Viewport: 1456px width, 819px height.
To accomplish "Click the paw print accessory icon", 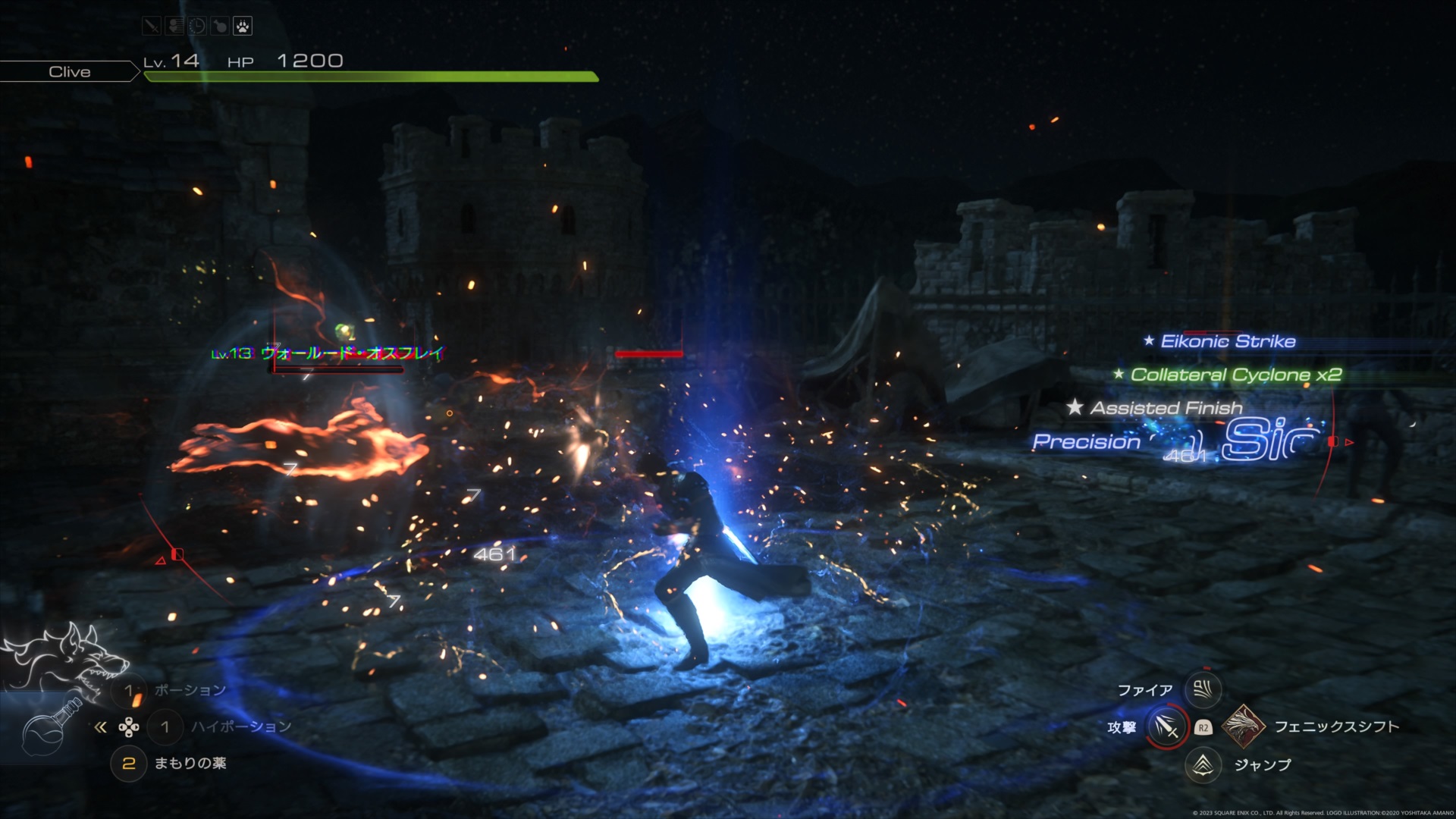I will pyautogui.click(x=243, y=27).
